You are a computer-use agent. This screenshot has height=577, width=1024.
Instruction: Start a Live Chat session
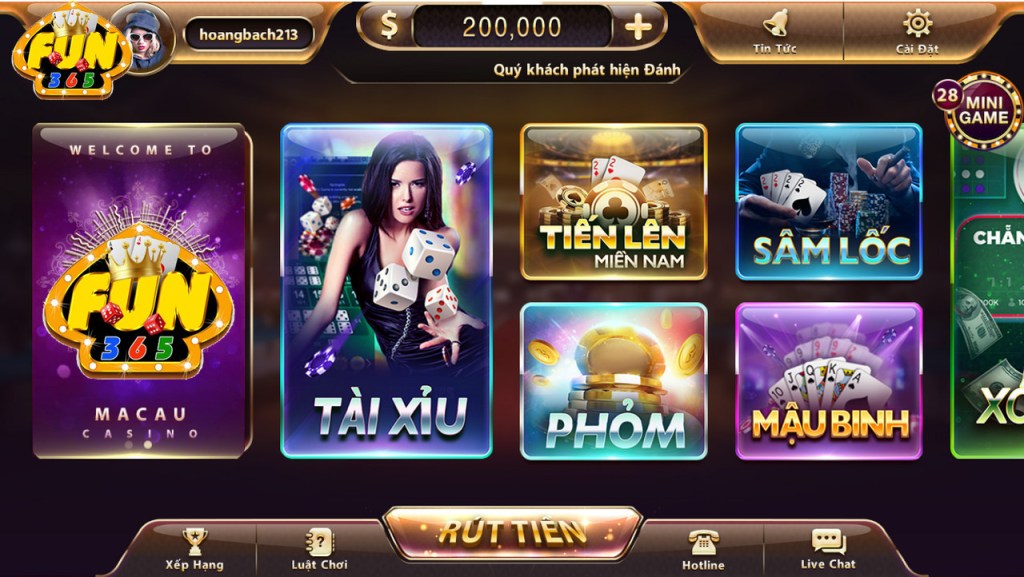point(828,549)
